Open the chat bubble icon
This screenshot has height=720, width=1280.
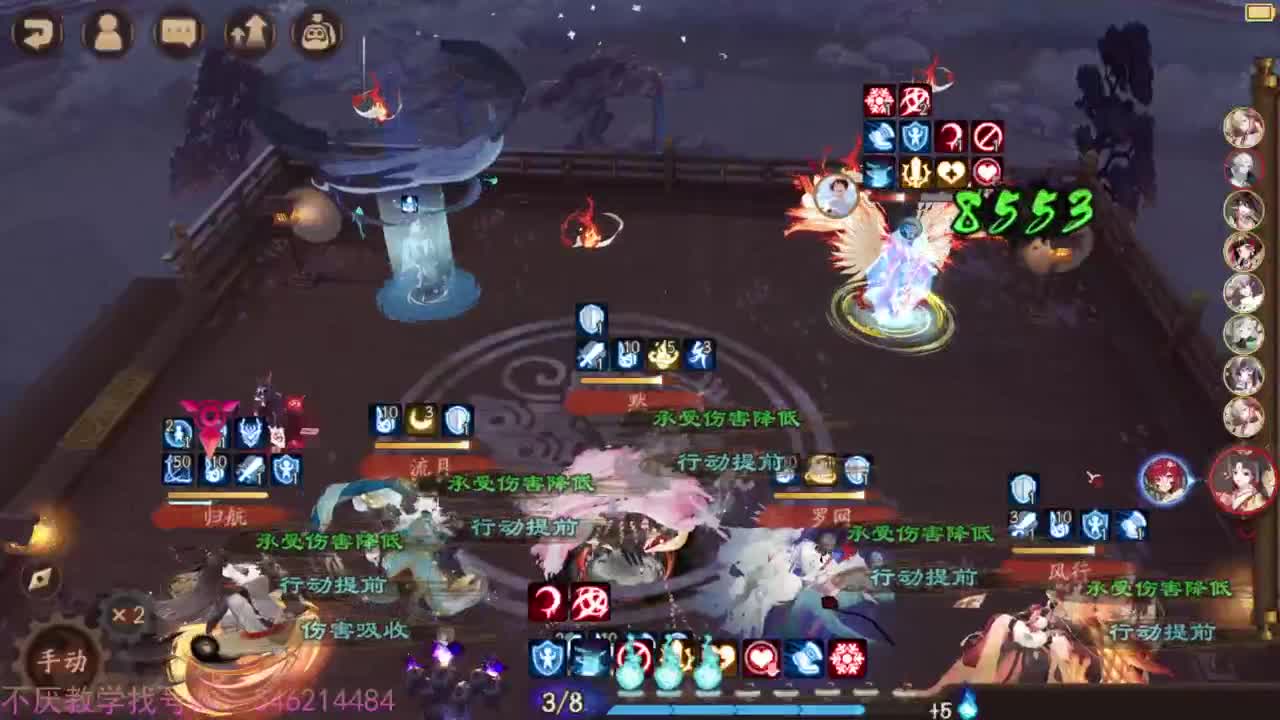pyautogui.click(x=176, y=31)
